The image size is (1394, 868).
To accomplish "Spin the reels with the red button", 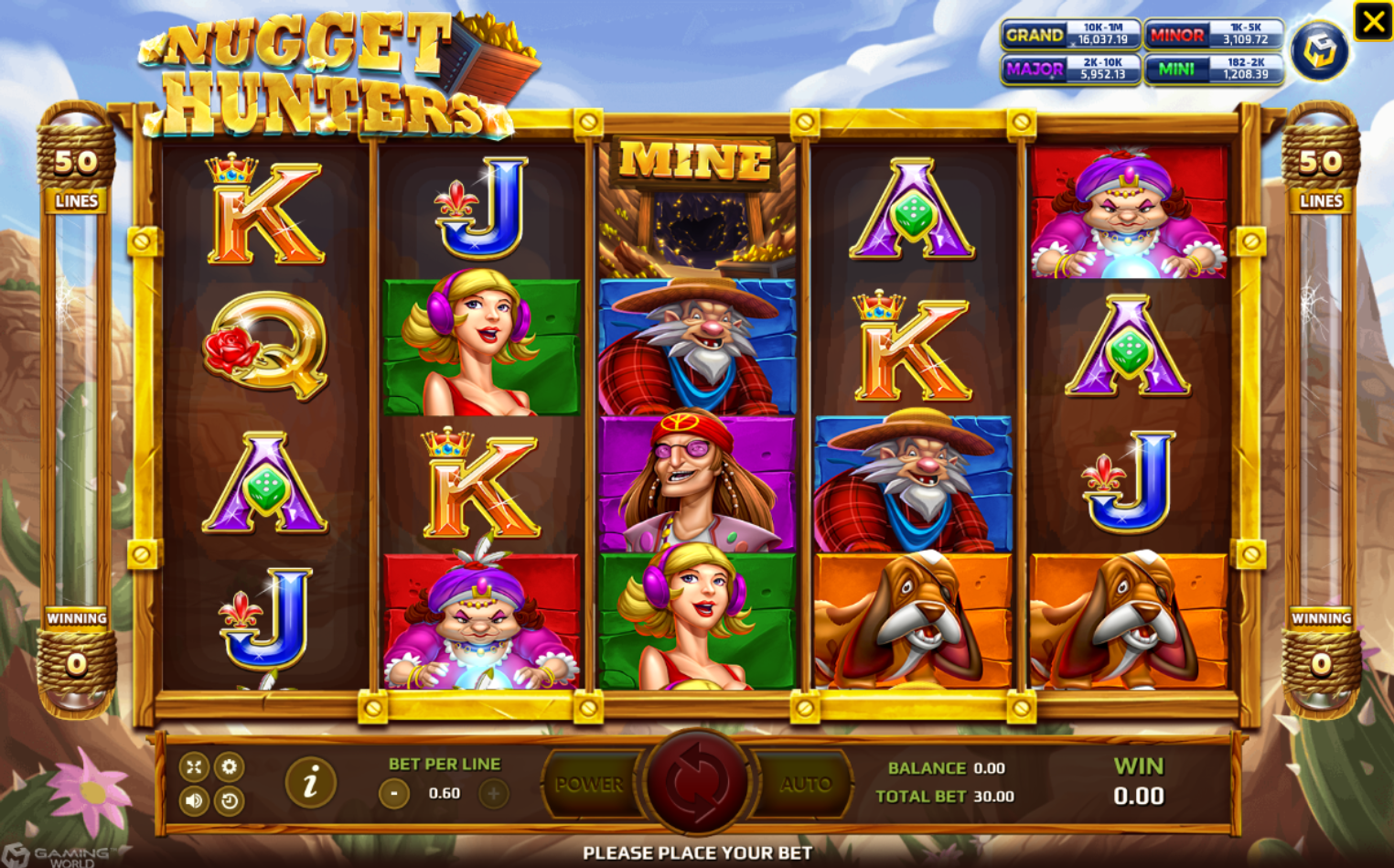I will point(697,783).
